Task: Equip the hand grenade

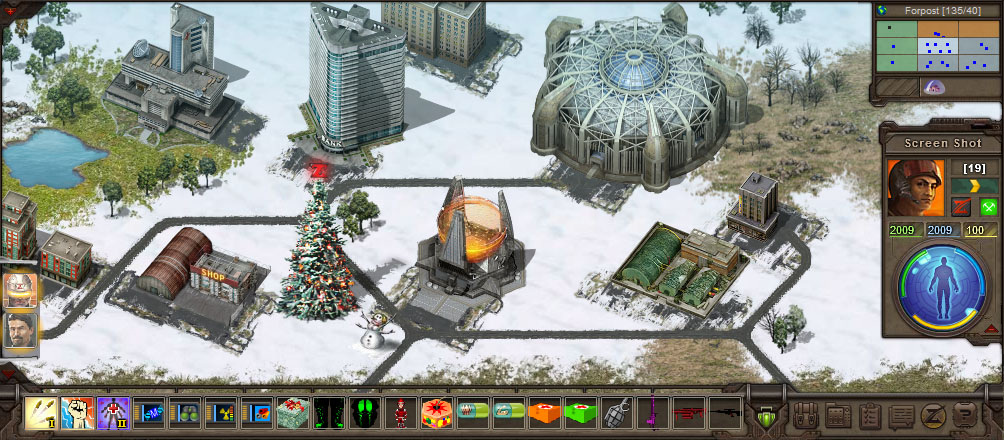Action: point(615,411)
